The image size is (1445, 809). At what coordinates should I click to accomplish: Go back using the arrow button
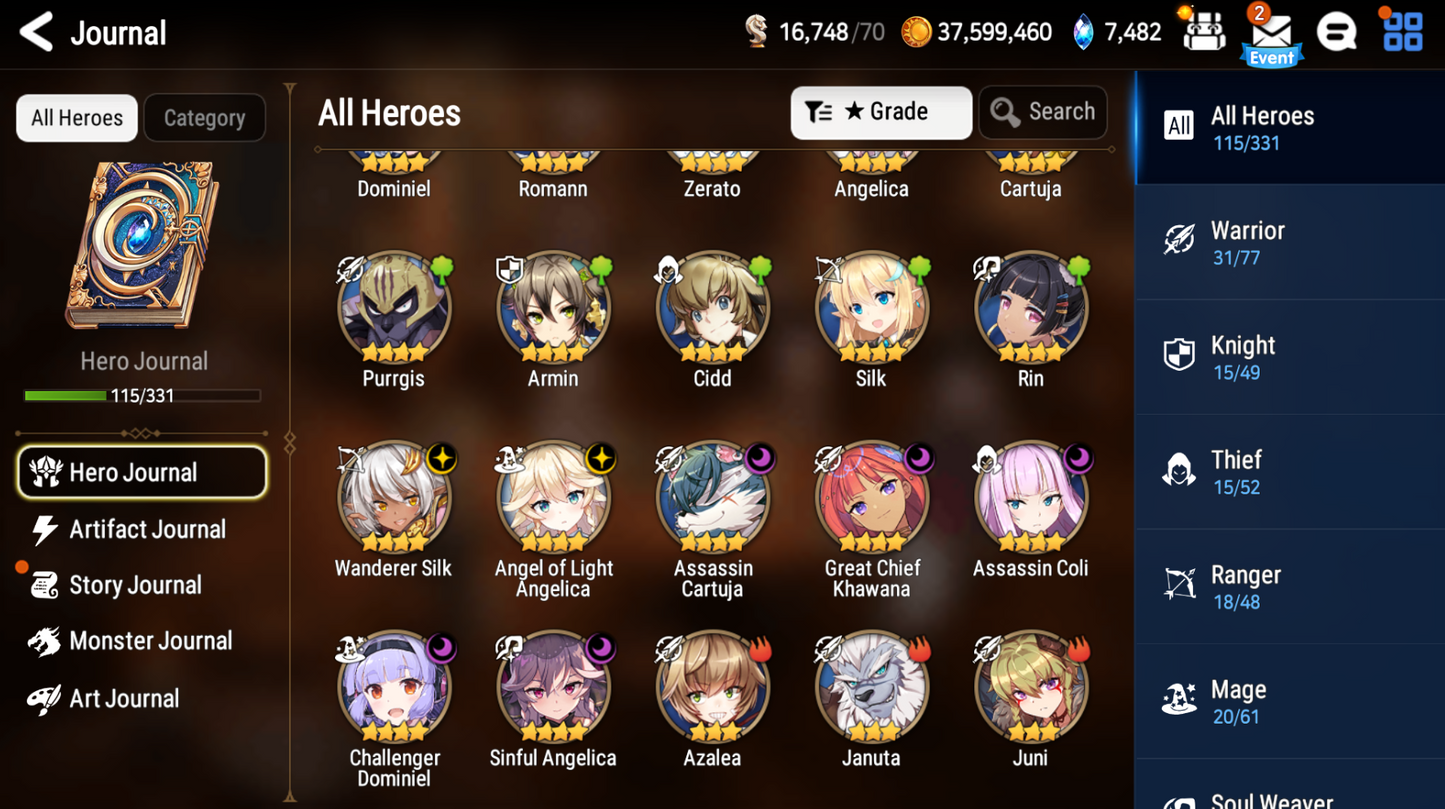coord(36,31)
